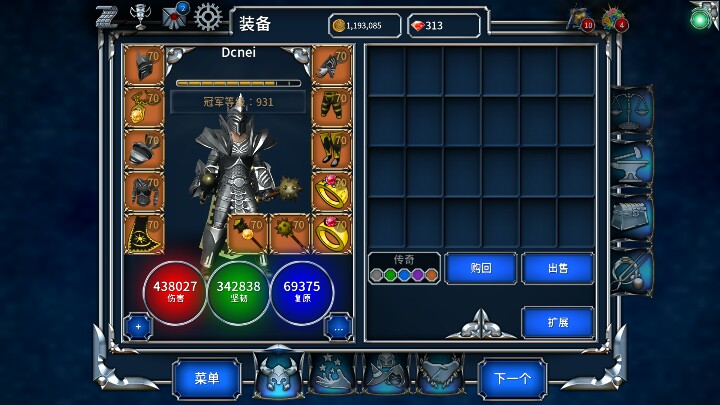Open the trophy cup icon
This screenshot has height=405, width=720.
pyautogui.click(x=140, y=17)
